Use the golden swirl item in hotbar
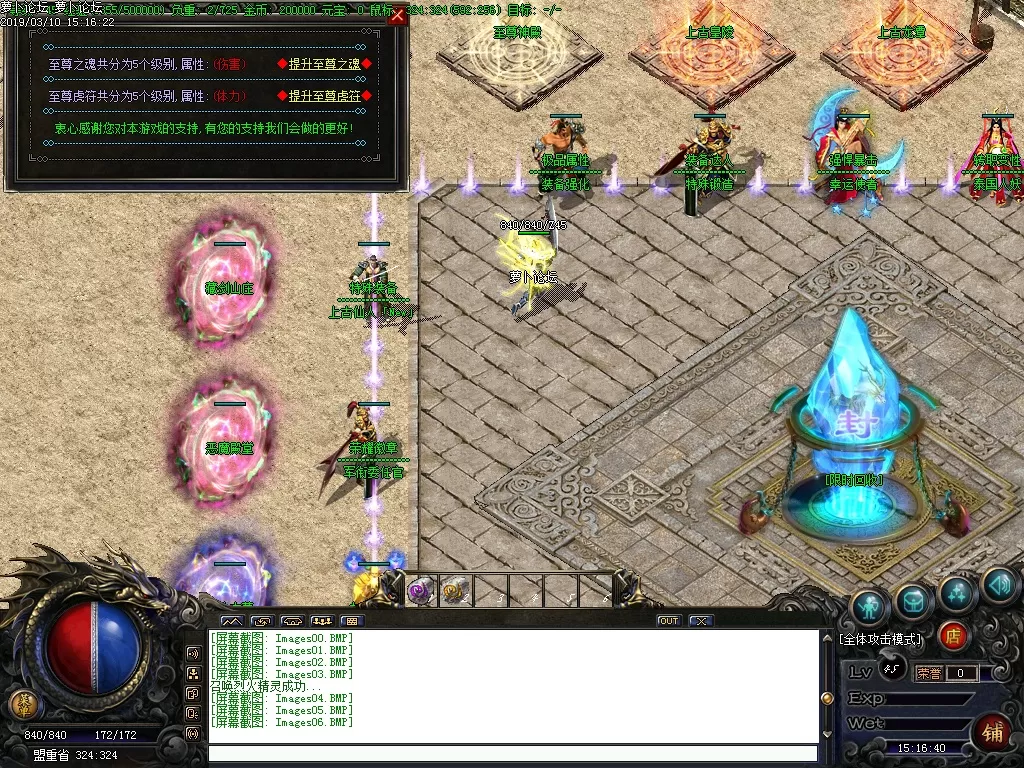Screen dimensions: 1024x768 (x=455, y=590)
